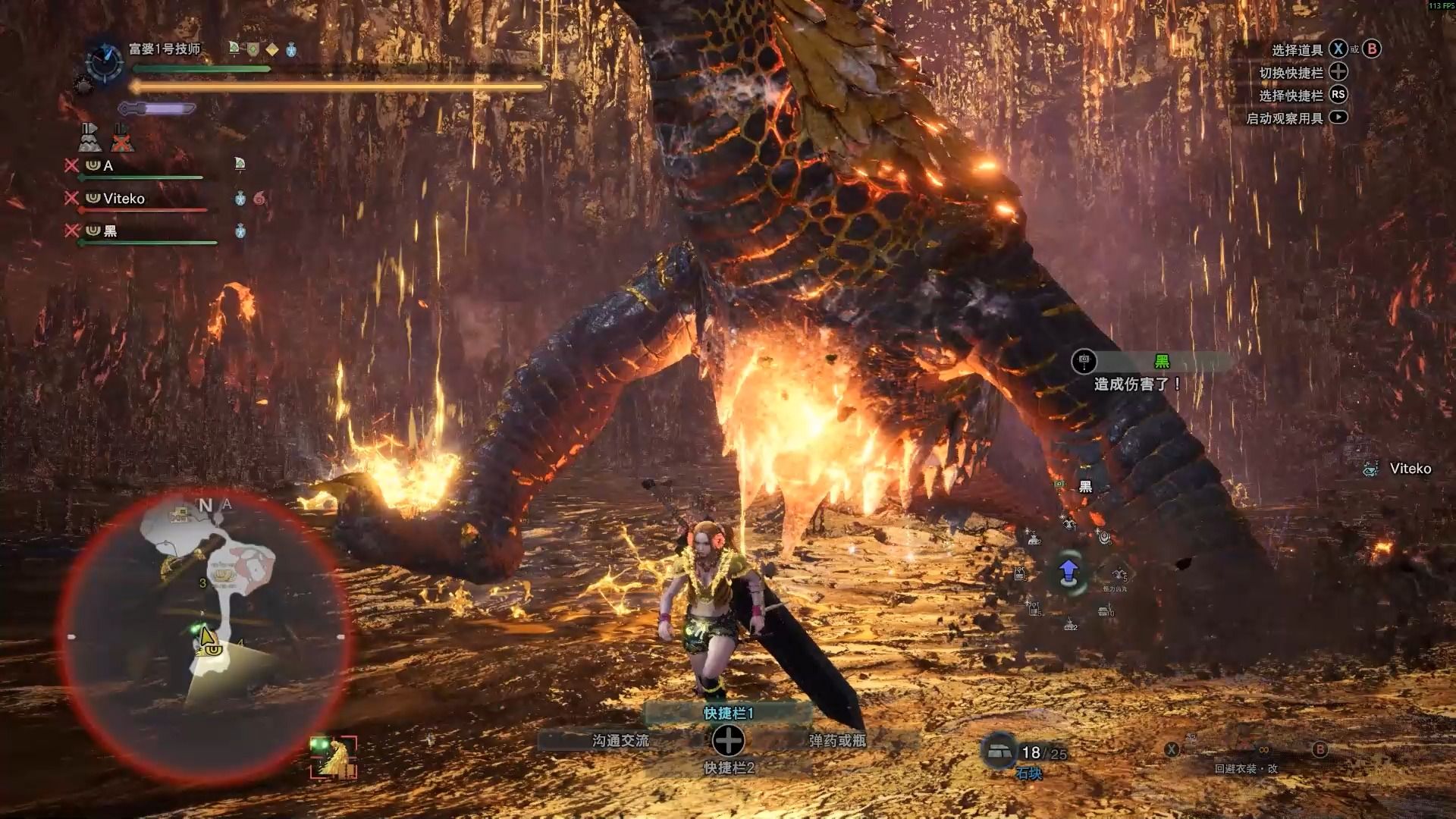Activate the blue arrow radial center icon
The image size is (1456, 819).
[x=1068, y=572]
